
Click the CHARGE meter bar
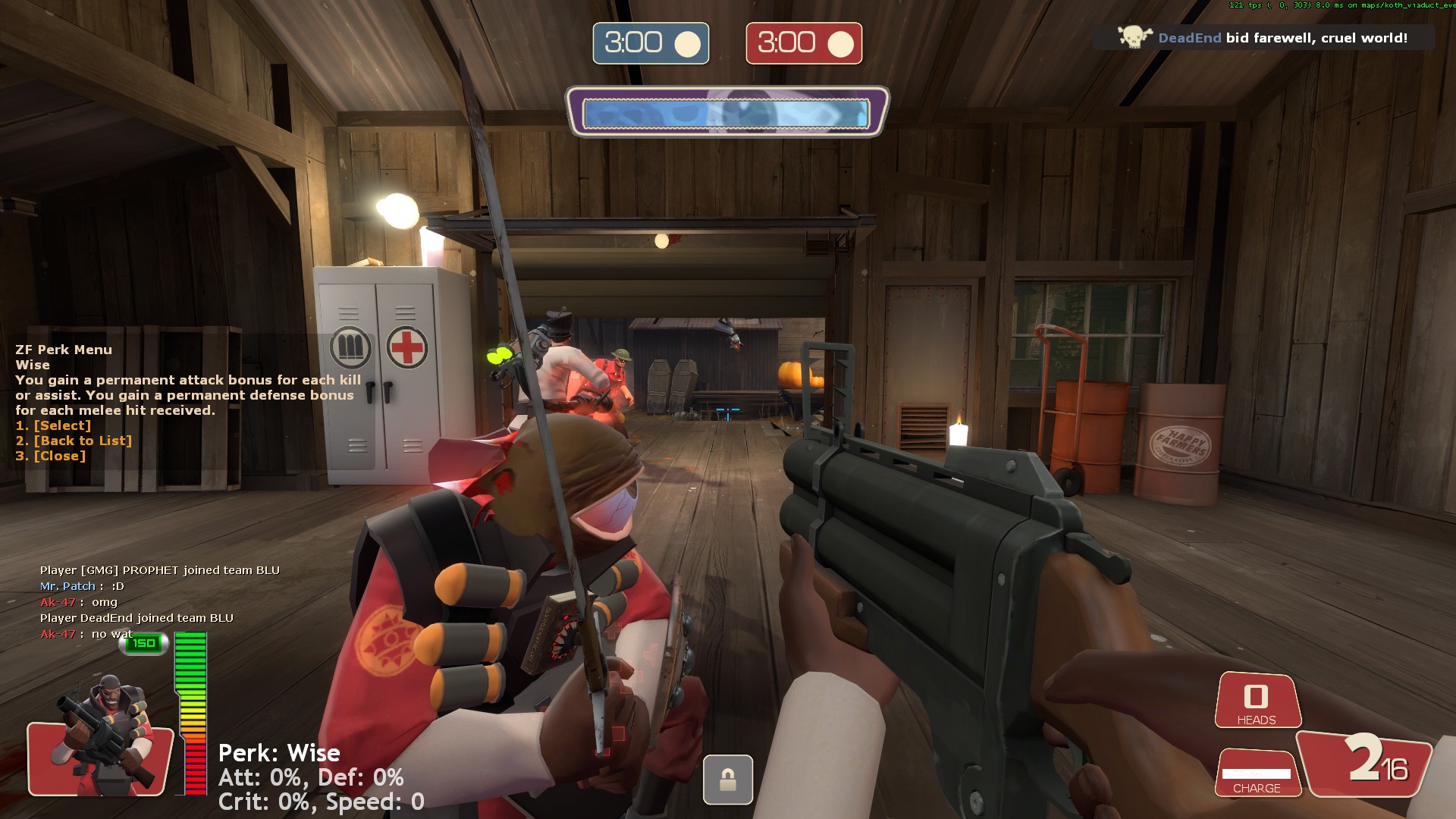1257,774
